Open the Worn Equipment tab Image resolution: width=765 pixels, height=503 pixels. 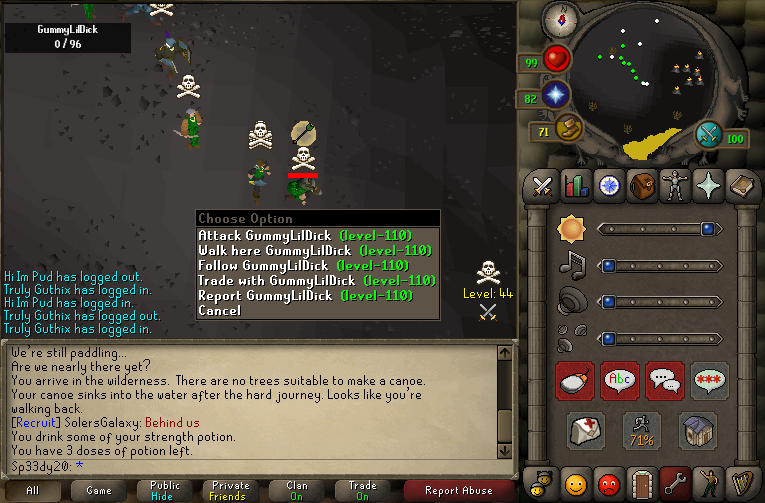click(674, 185)
